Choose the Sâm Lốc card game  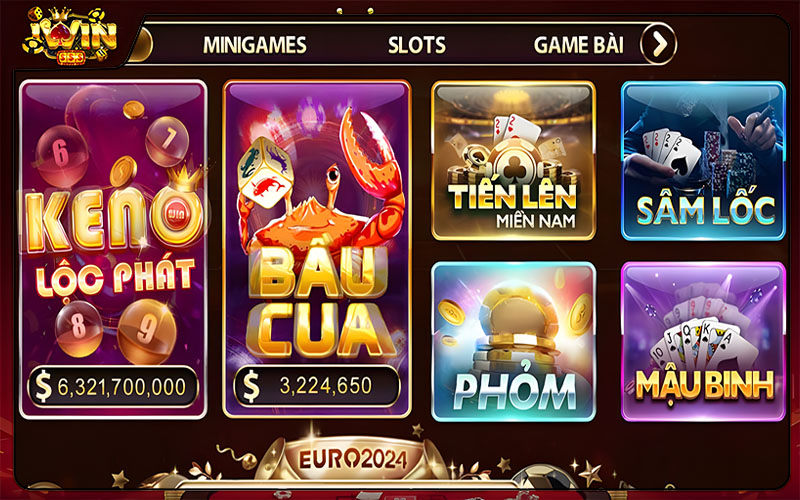tap(703, 160)
